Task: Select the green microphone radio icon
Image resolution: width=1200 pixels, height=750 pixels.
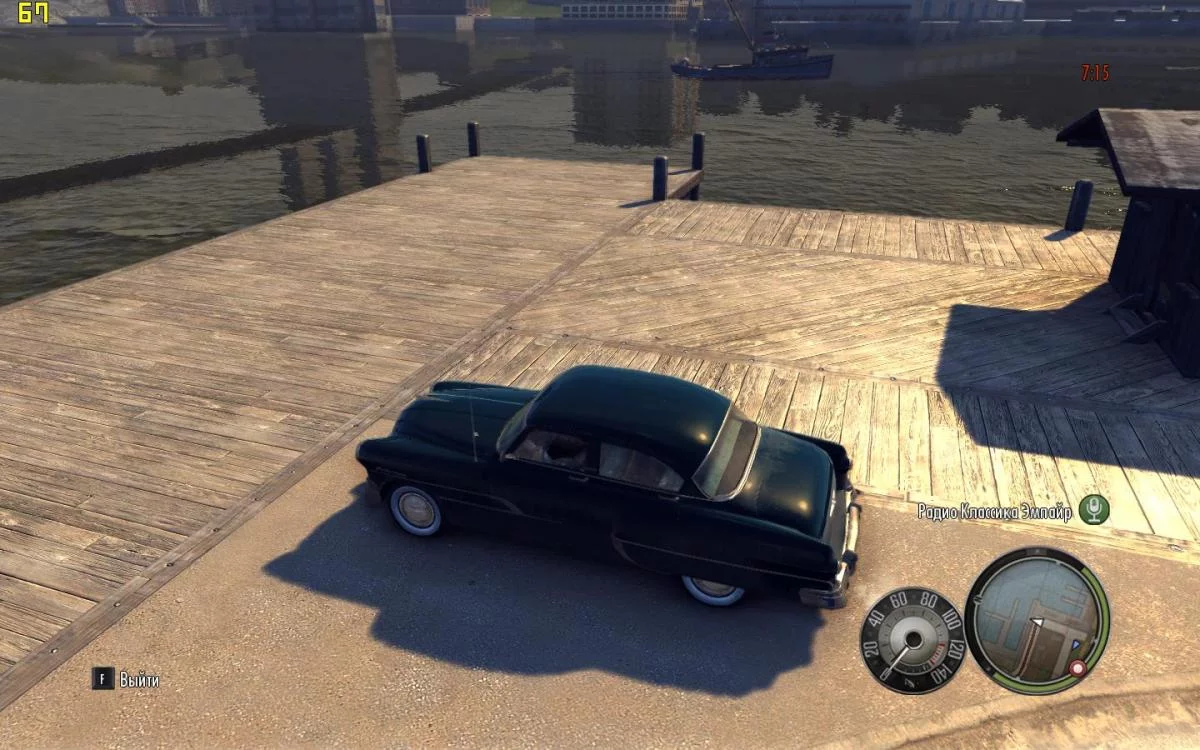Action: 1094,510
